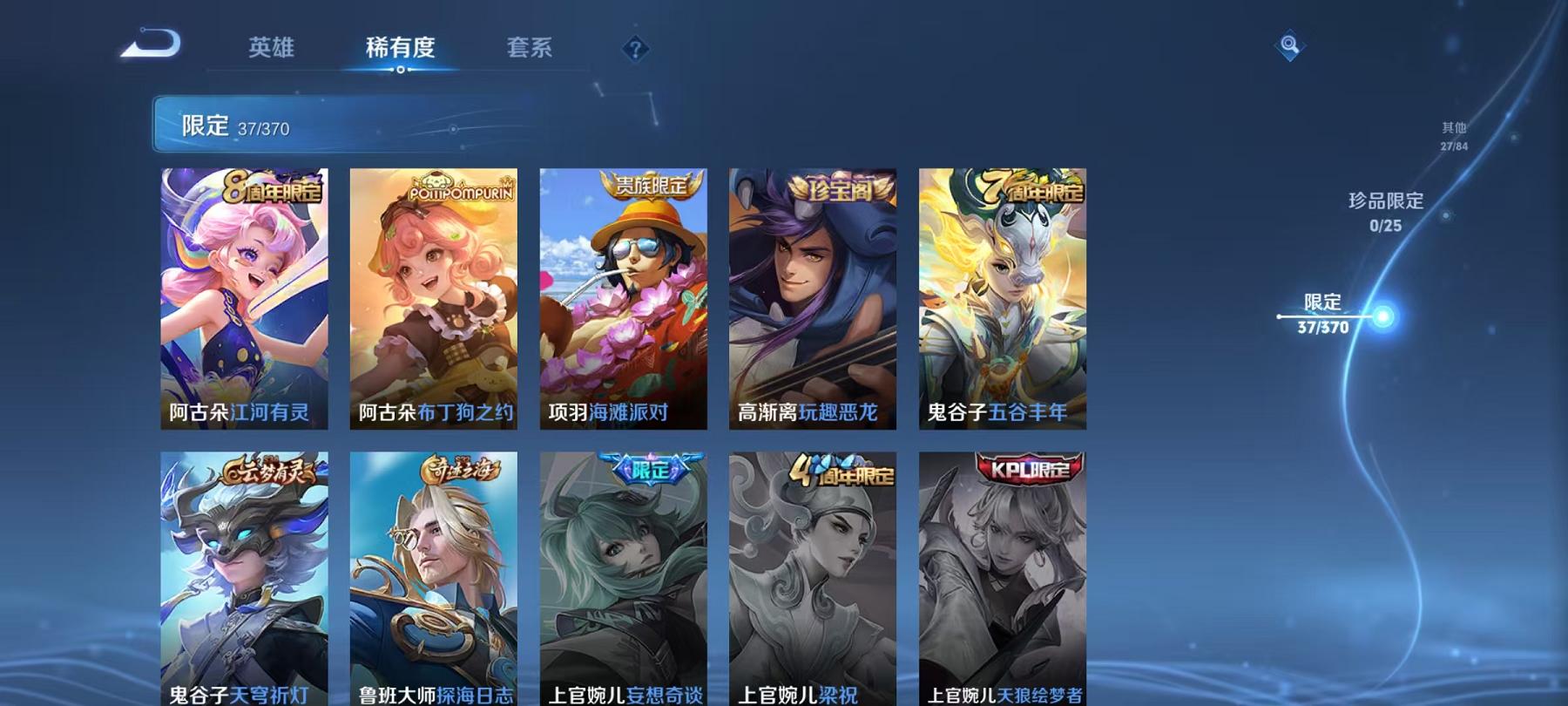Open the 其他 27/84 category on the right
The width and height of the screenshot is (1568, 706).
[x=1453, y=135]
